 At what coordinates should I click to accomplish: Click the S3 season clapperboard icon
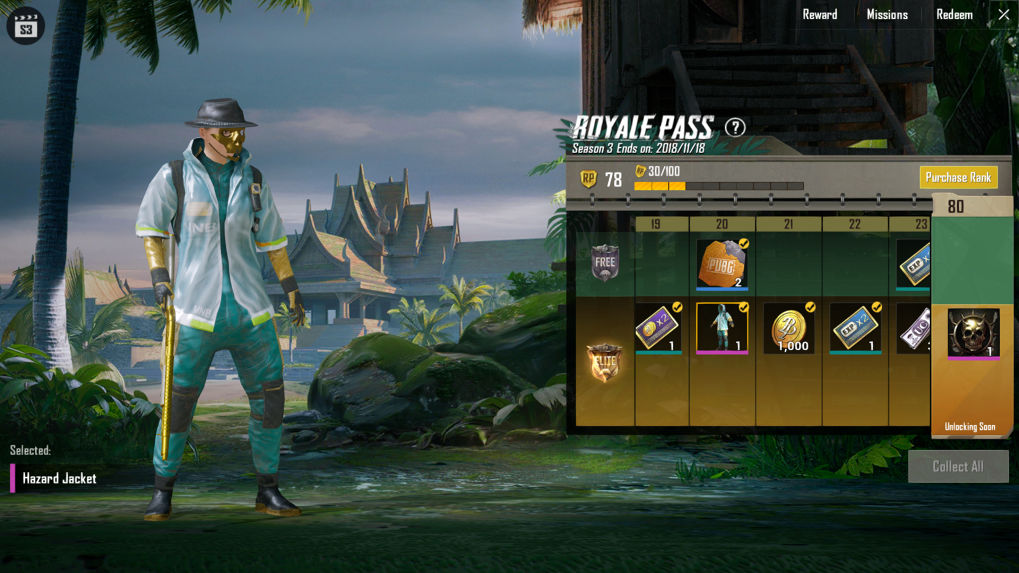coord(26,27)
